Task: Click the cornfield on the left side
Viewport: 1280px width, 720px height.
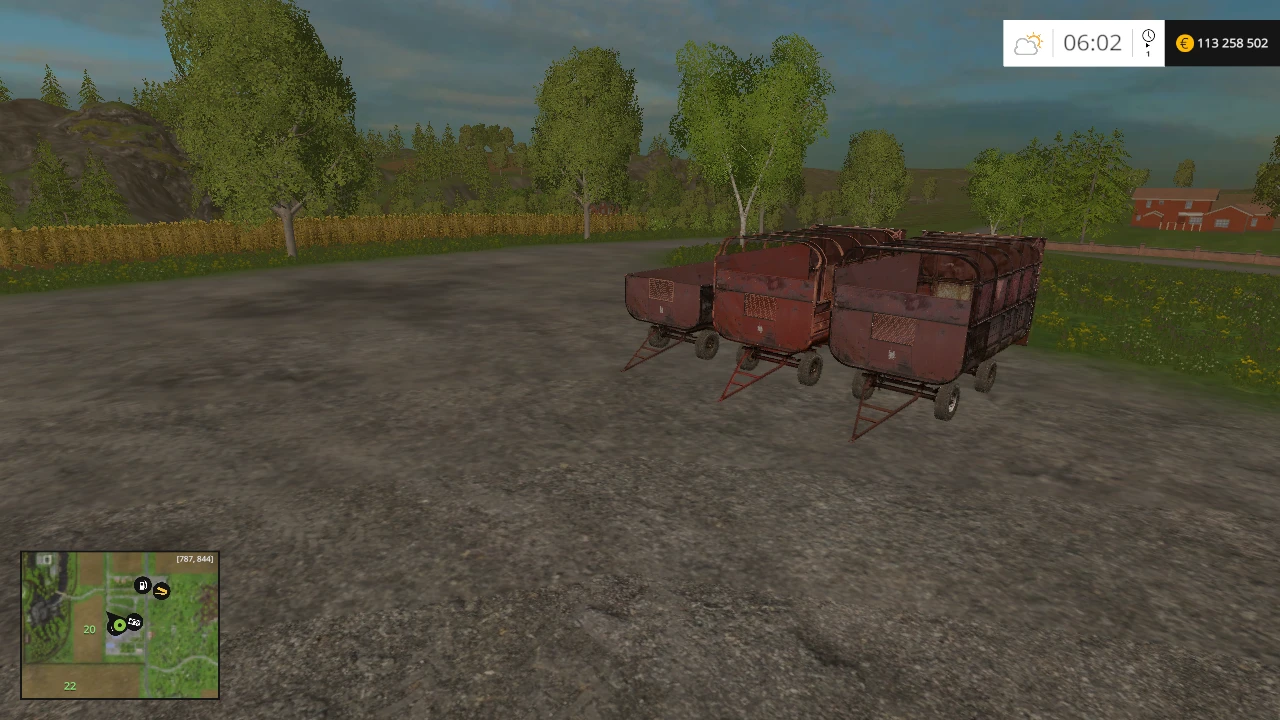Action: (150, 235)
